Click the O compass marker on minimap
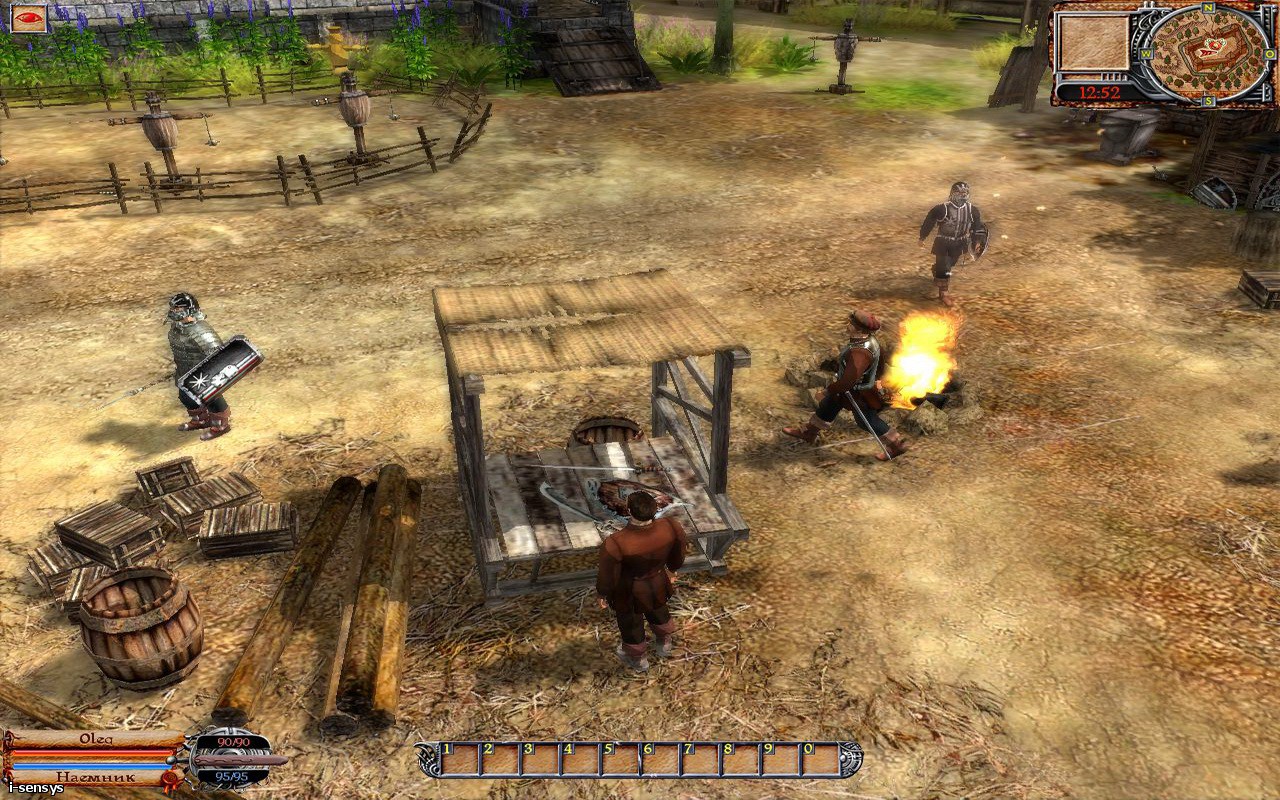Viewport: 1280px width, 800px height. click(1271, 53)
